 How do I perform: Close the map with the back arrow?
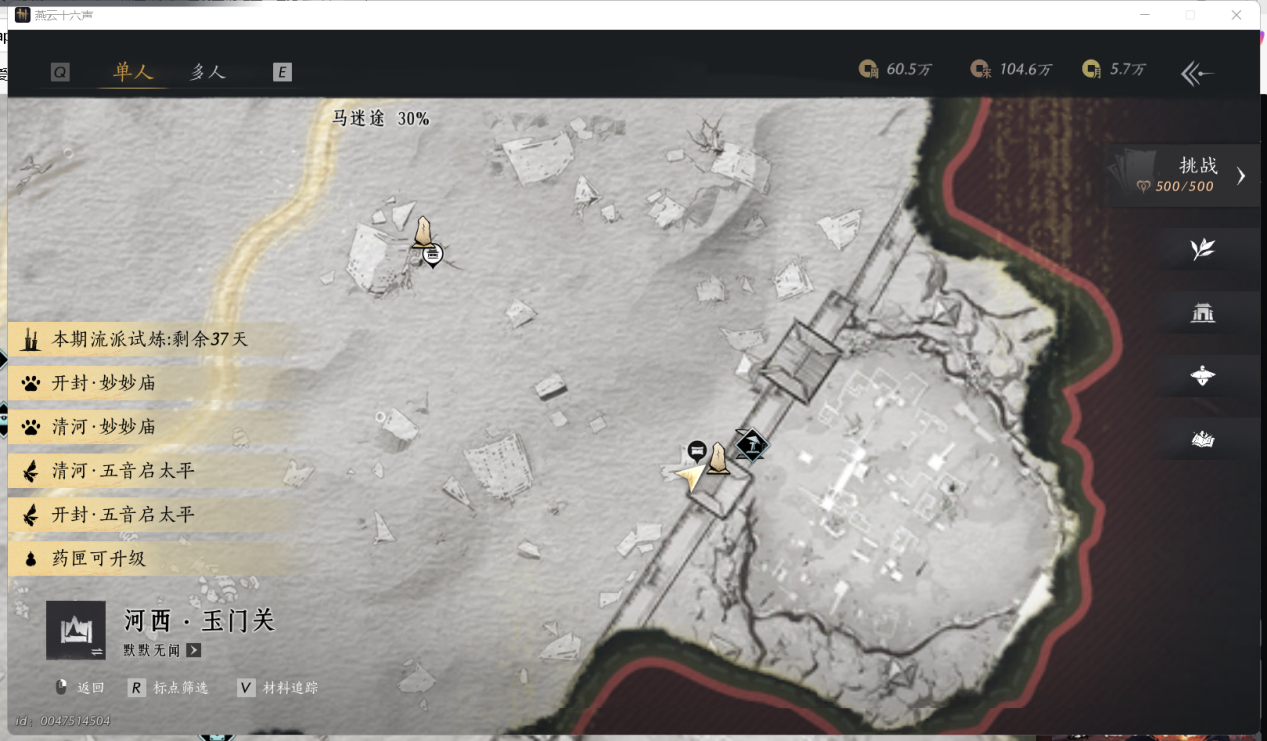pos(1197,73)
